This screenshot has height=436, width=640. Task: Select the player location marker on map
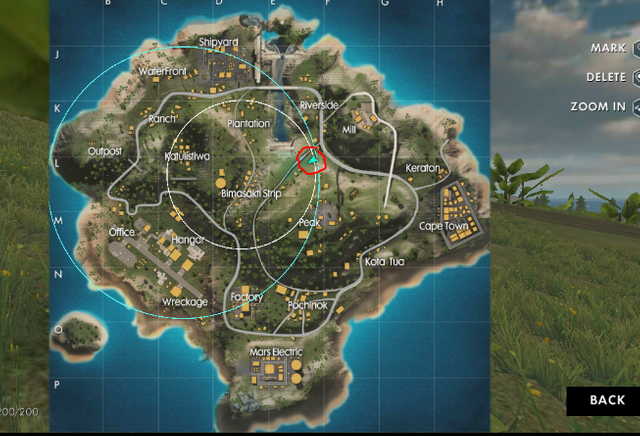click(312, 158)
